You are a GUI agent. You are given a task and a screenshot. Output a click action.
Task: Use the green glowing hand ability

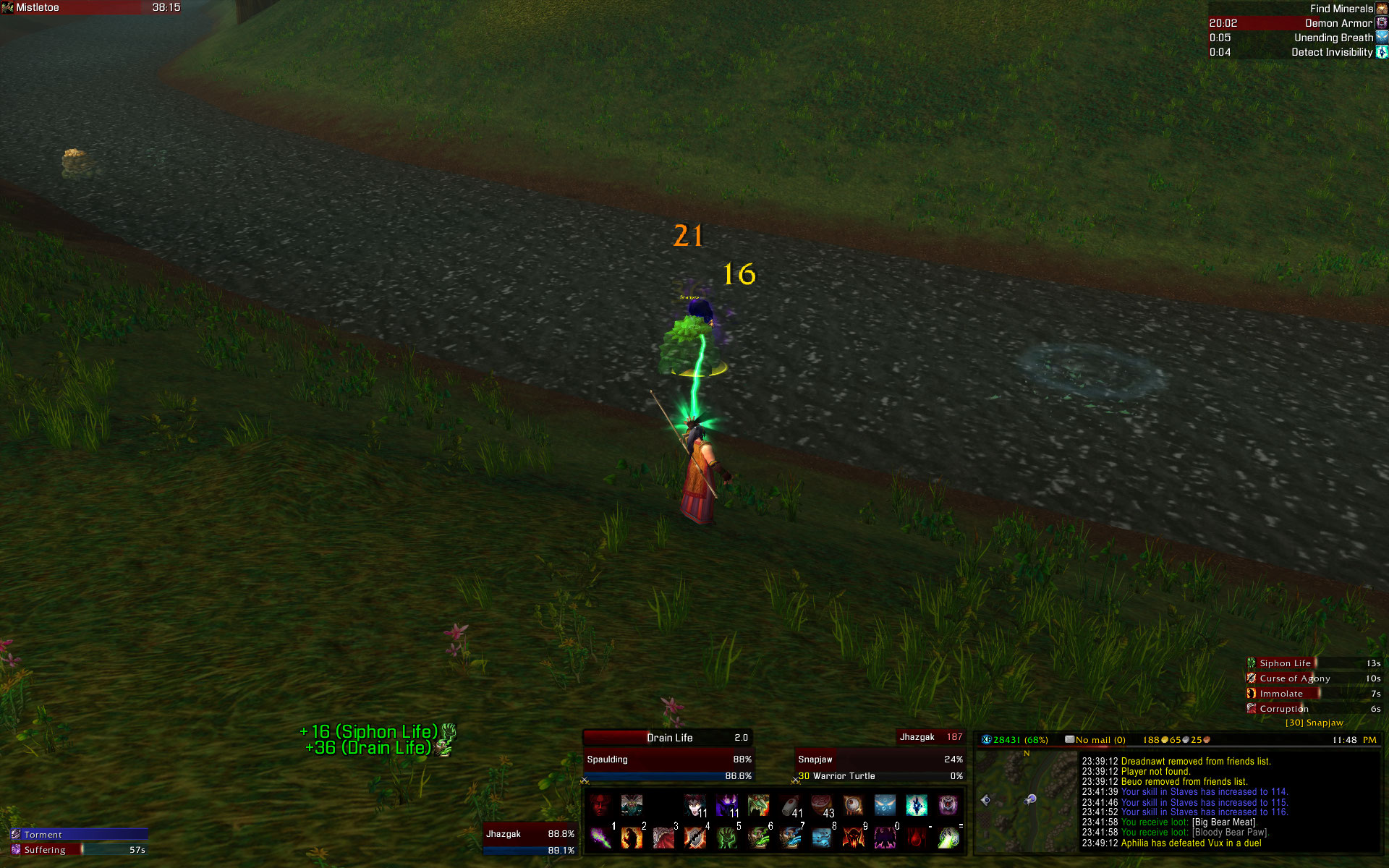726,838
